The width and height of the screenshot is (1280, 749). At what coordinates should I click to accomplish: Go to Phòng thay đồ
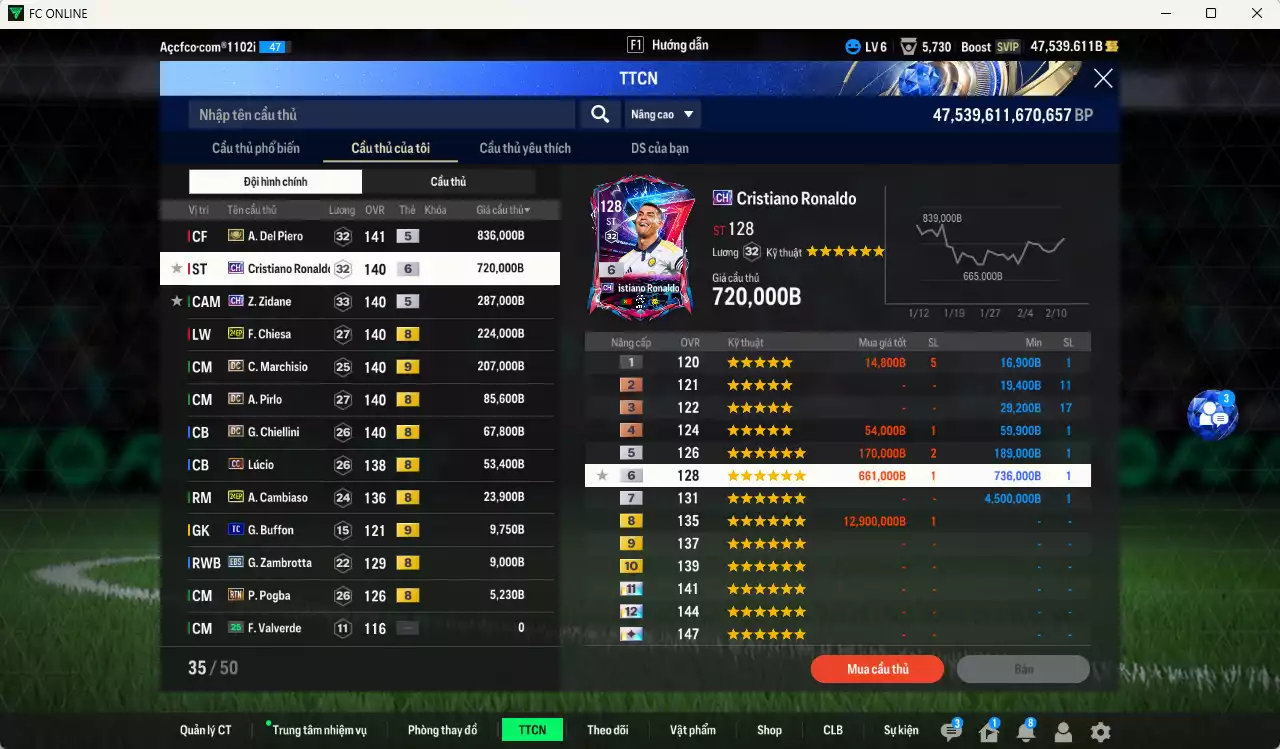point(442,730)
